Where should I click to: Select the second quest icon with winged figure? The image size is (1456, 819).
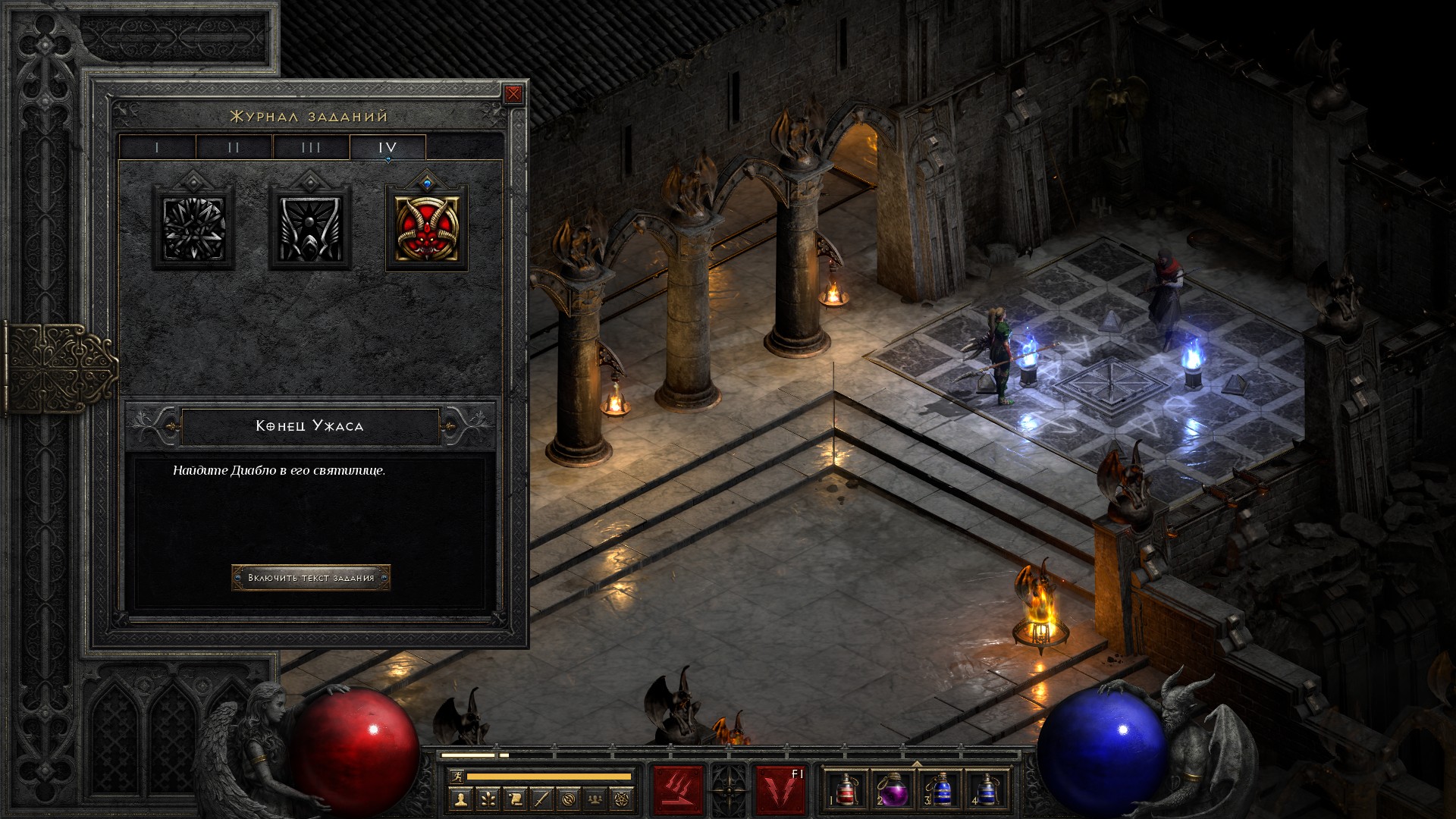pyautogui.click(x=310, y=228)
